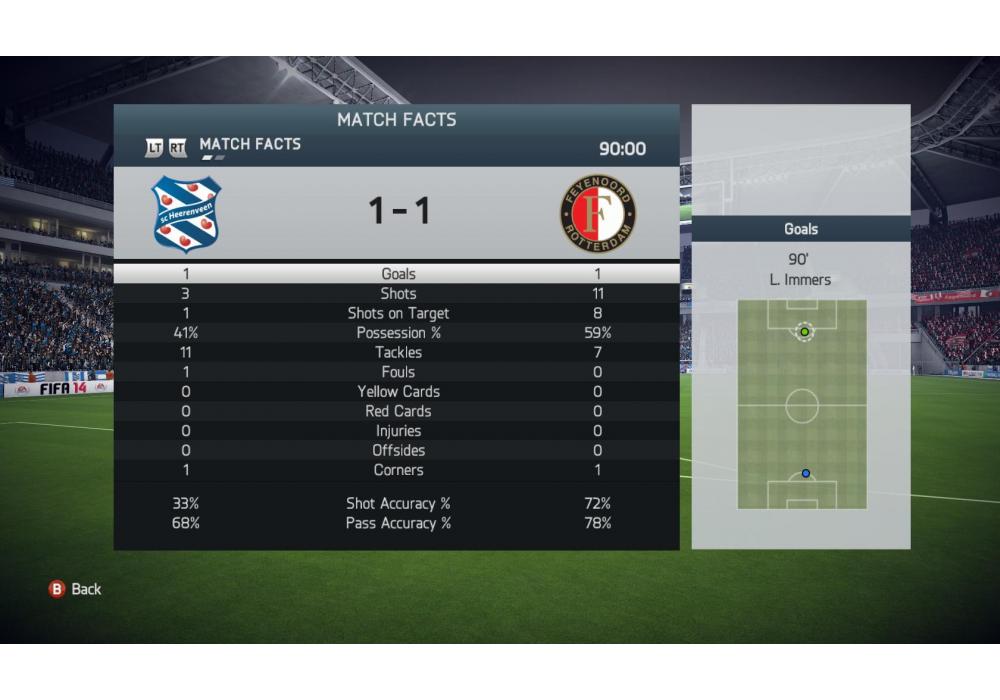Viewport: 1000px width, 700px height.
Task: Select the Goals stat row
Action: click(397, 274)
